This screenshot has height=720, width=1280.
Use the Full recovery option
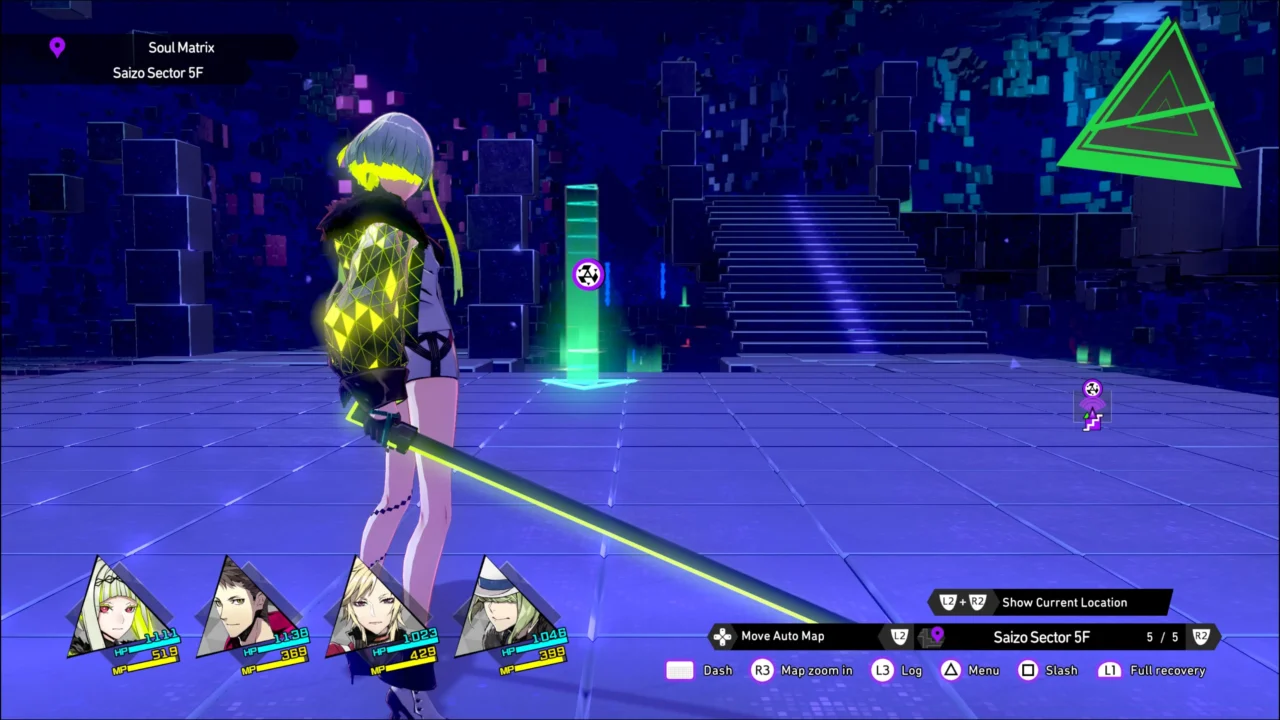[1167, 670]
